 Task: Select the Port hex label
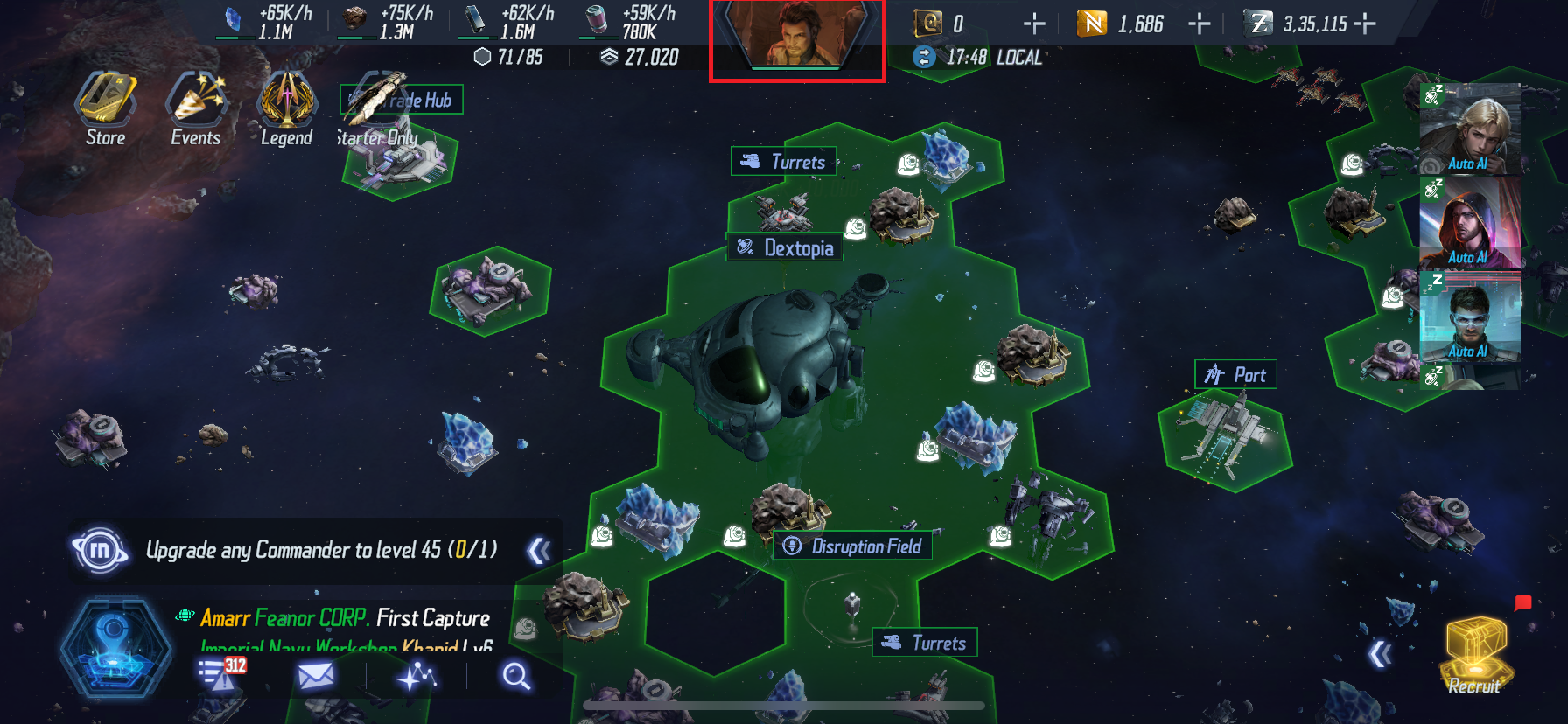(x=1236, y=374)
